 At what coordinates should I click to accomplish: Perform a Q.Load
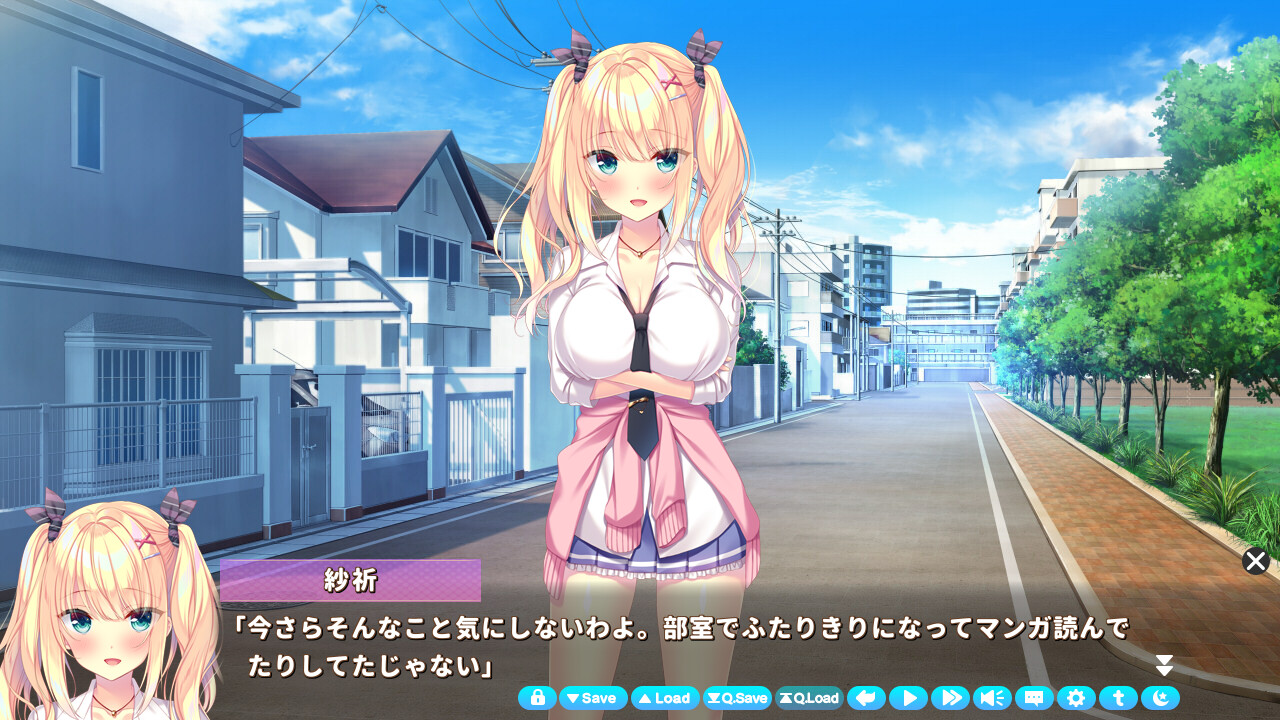point(813,699)
